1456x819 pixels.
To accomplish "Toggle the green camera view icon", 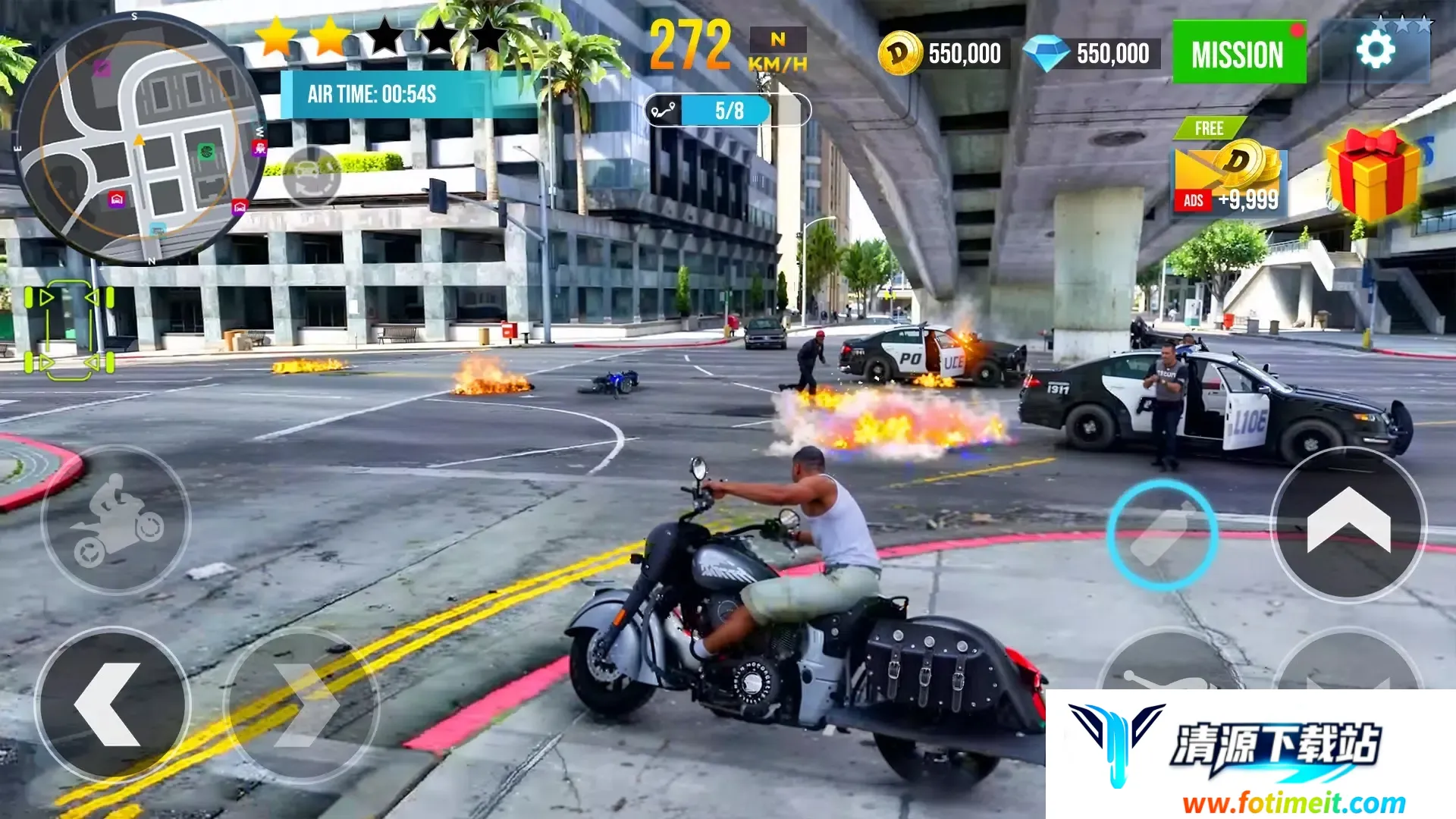I will pyautogui.click(x=69, y=330).
